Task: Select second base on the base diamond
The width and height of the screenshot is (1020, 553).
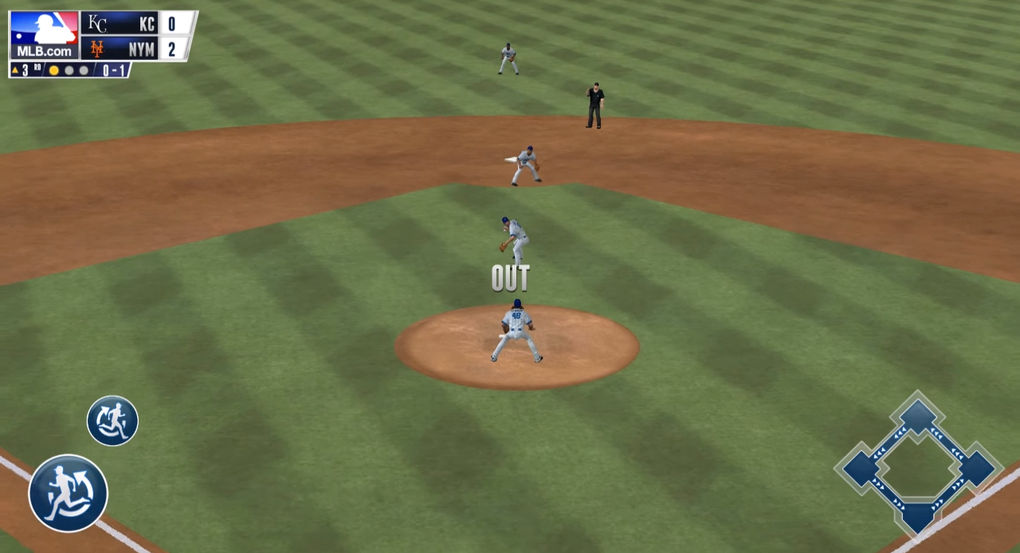Action: pyautogui.click(x=918, y=416)
